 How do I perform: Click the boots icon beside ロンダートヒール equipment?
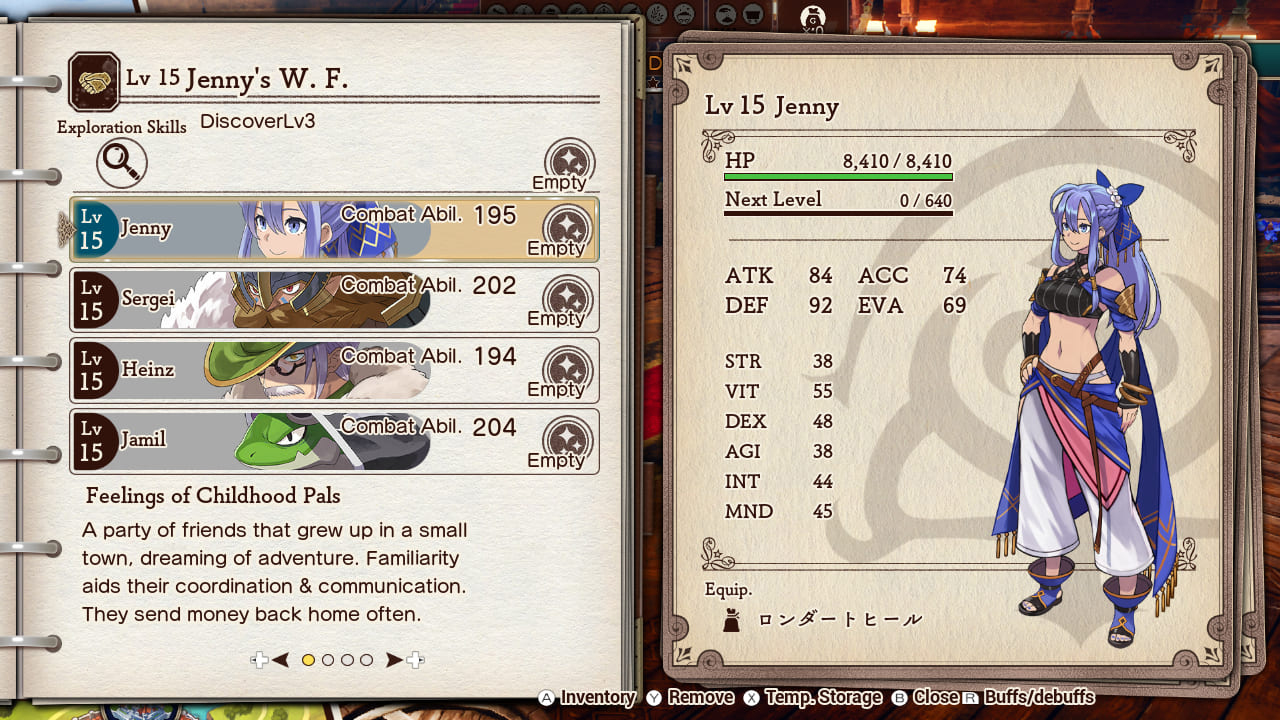733,619
